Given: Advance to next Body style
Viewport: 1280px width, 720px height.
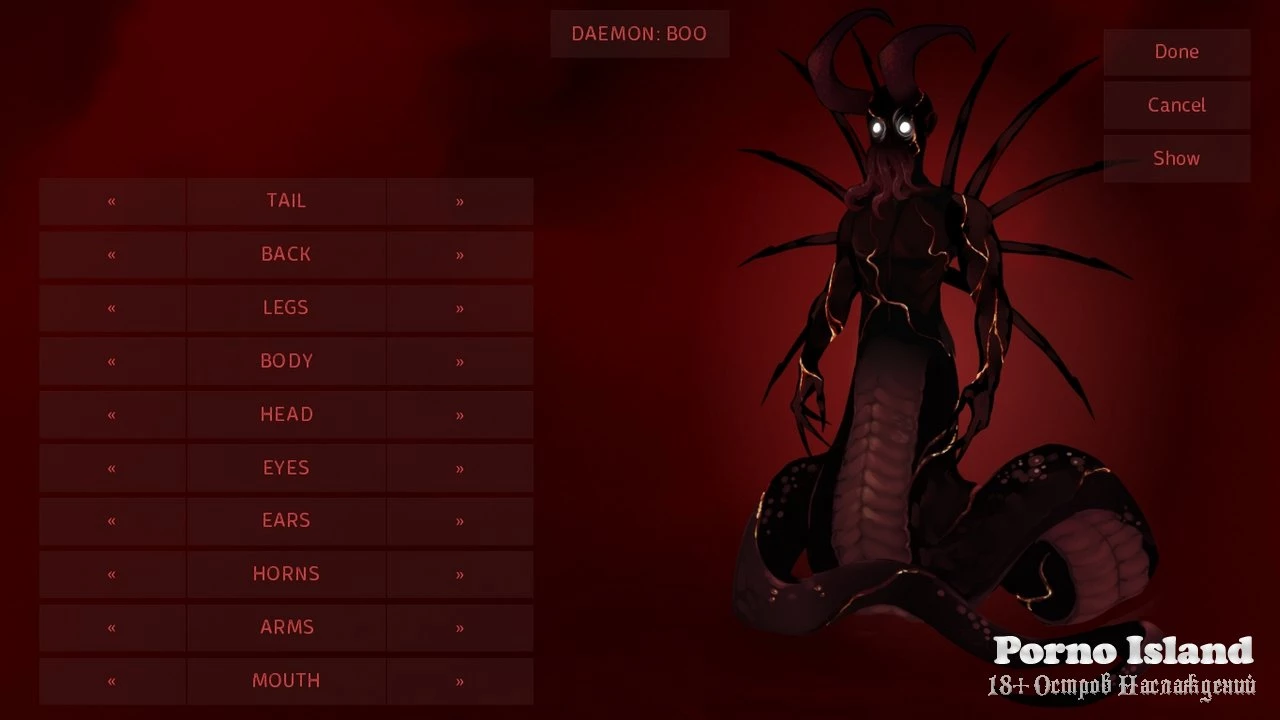Looking at the screenshot, I should [460, 361].
